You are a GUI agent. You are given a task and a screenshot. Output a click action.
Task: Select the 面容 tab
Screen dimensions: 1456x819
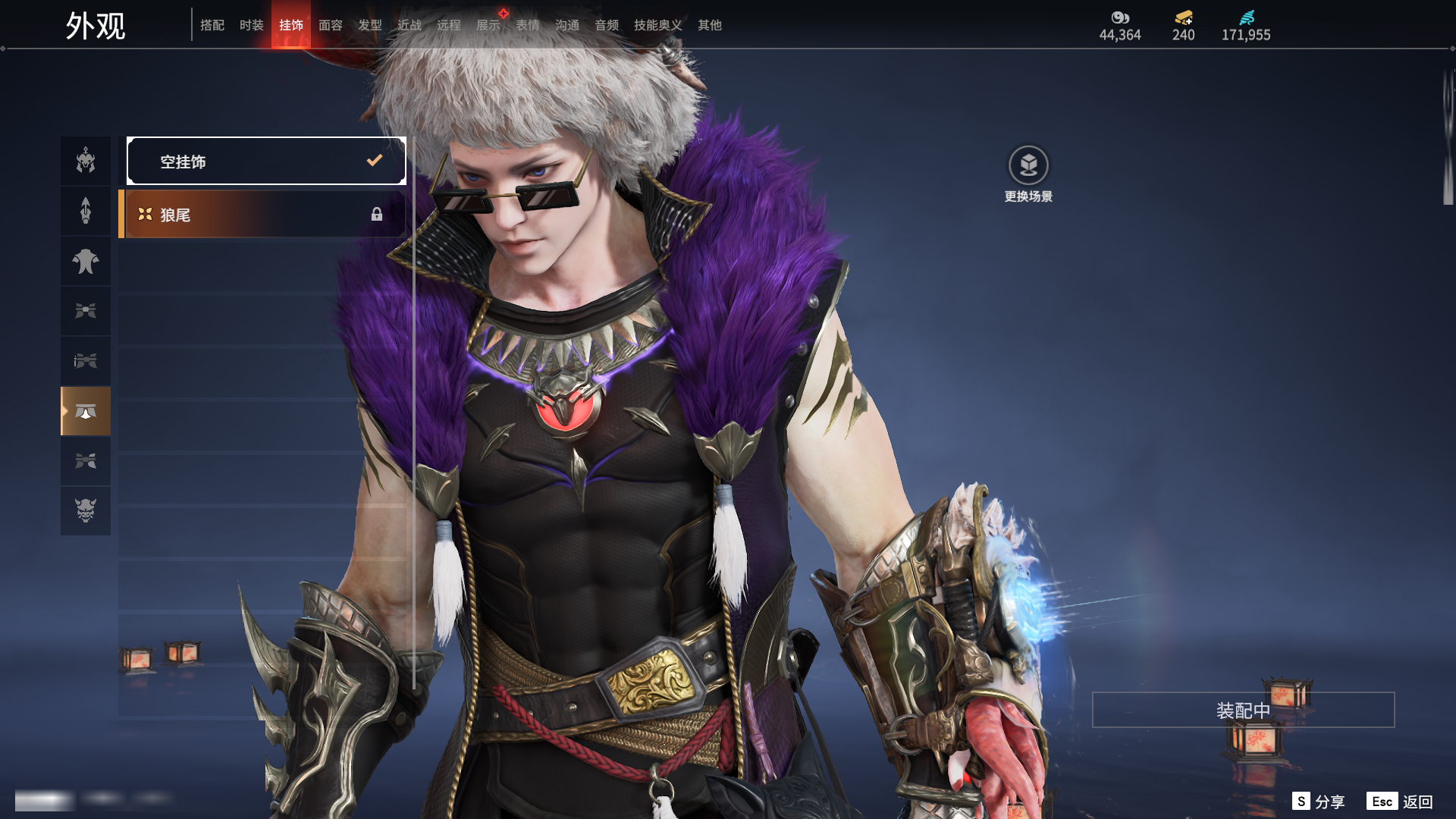coord(331,25)
